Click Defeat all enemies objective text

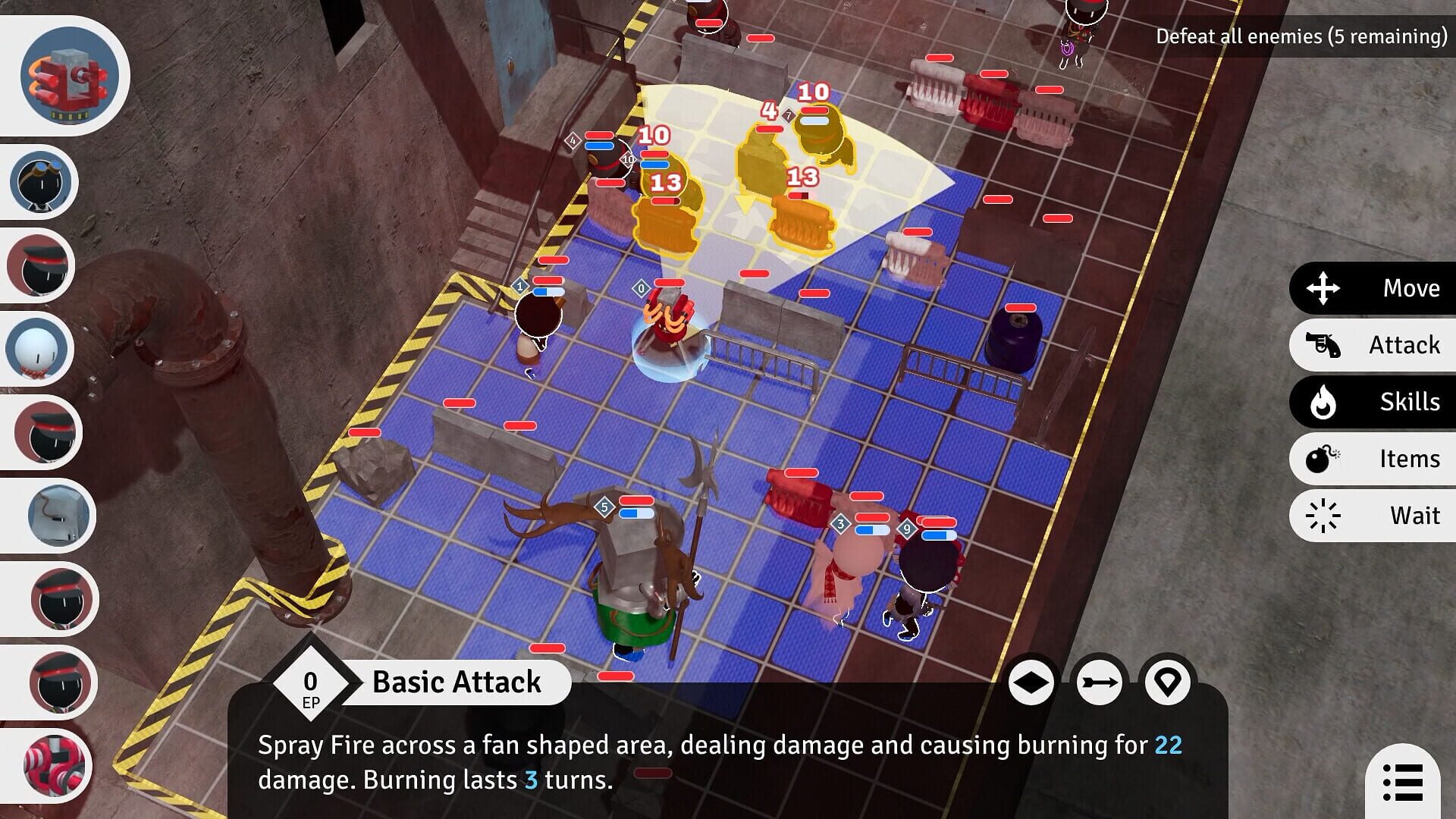[1299, 35]
